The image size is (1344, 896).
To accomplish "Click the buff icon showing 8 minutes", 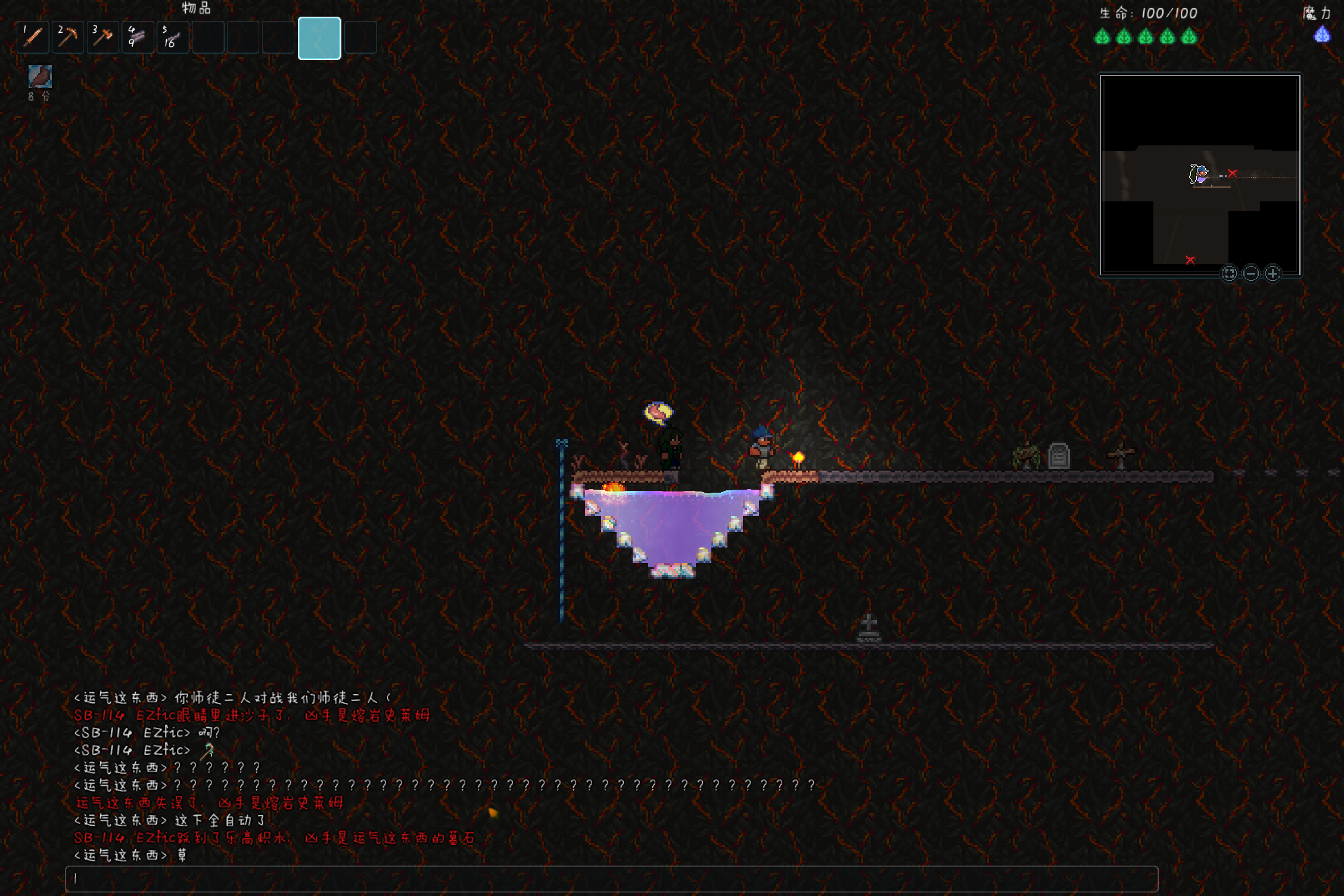I will [x=40, y=77].
